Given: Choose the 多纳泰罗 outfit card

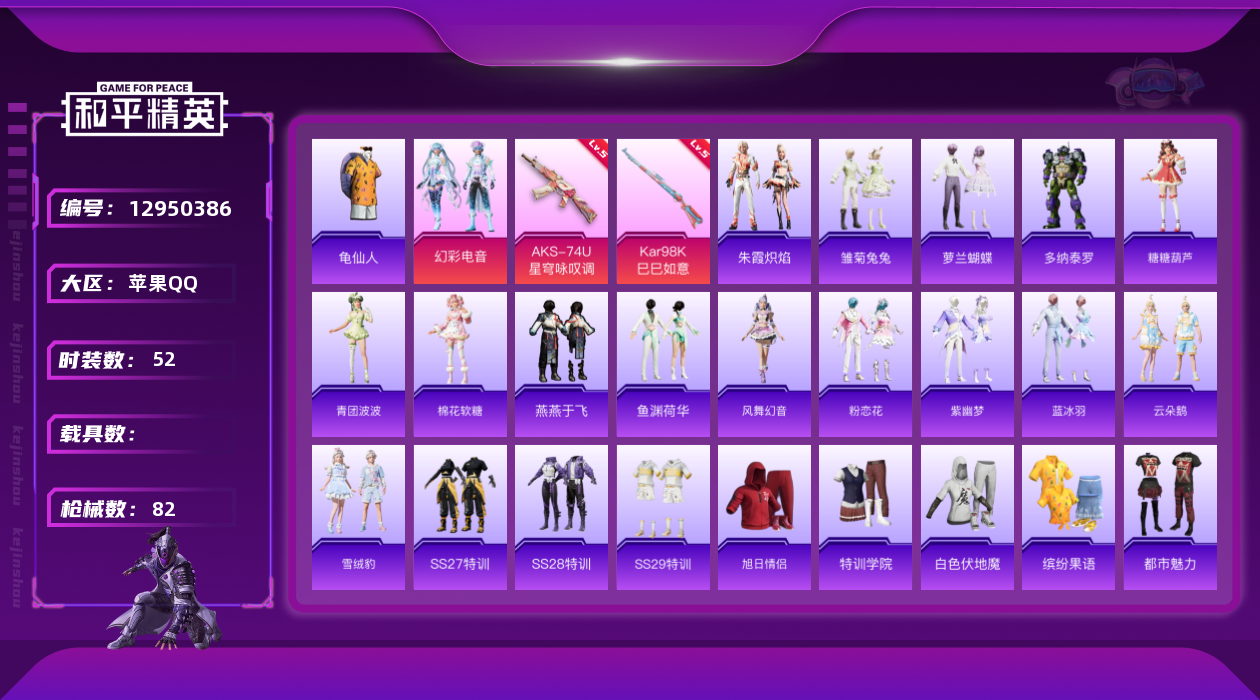Looking at the screenshot, I should [1068, 210].
